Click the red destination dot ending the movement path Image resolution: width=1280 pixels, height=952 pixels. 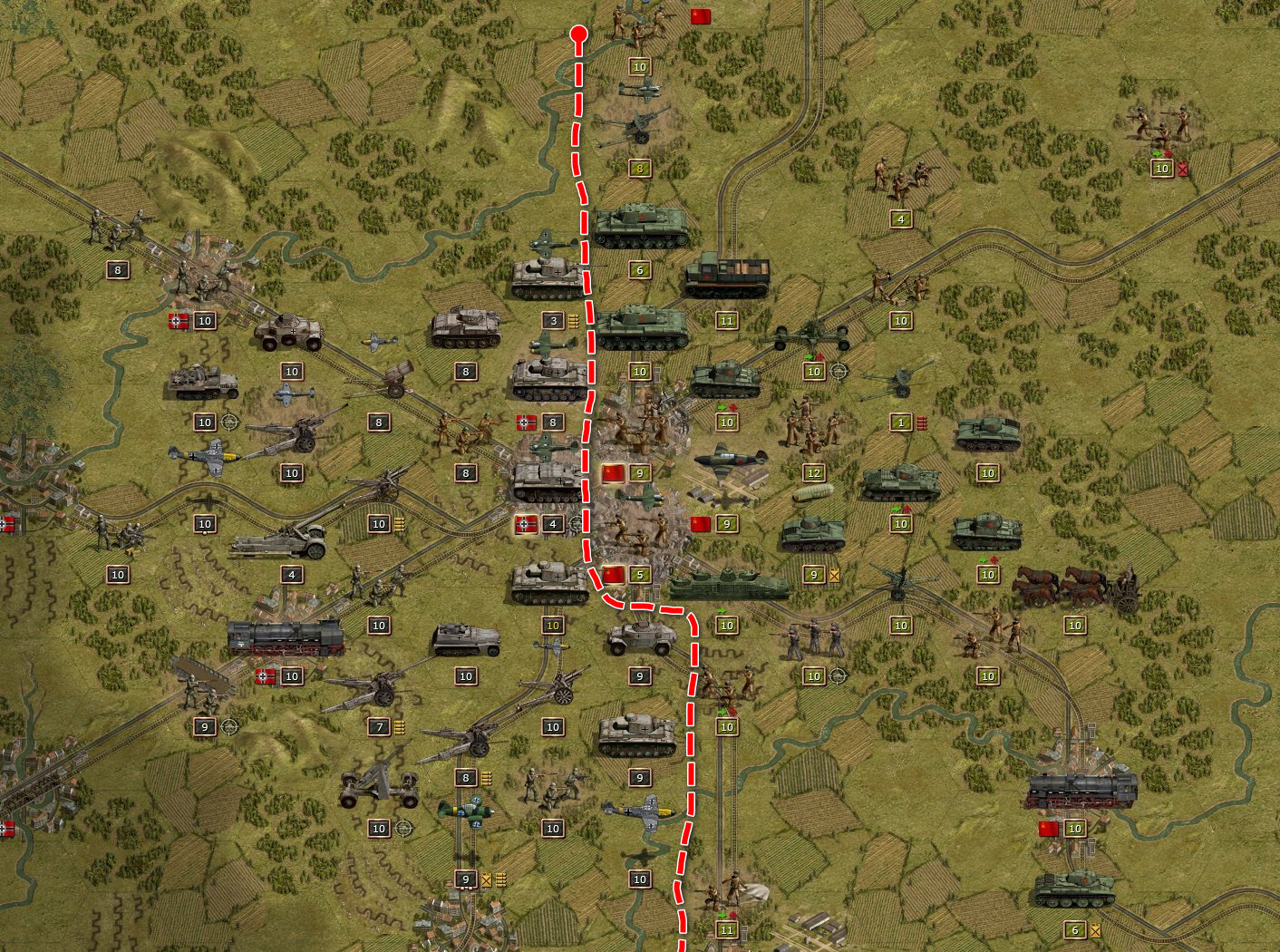[x=578, y=34]
